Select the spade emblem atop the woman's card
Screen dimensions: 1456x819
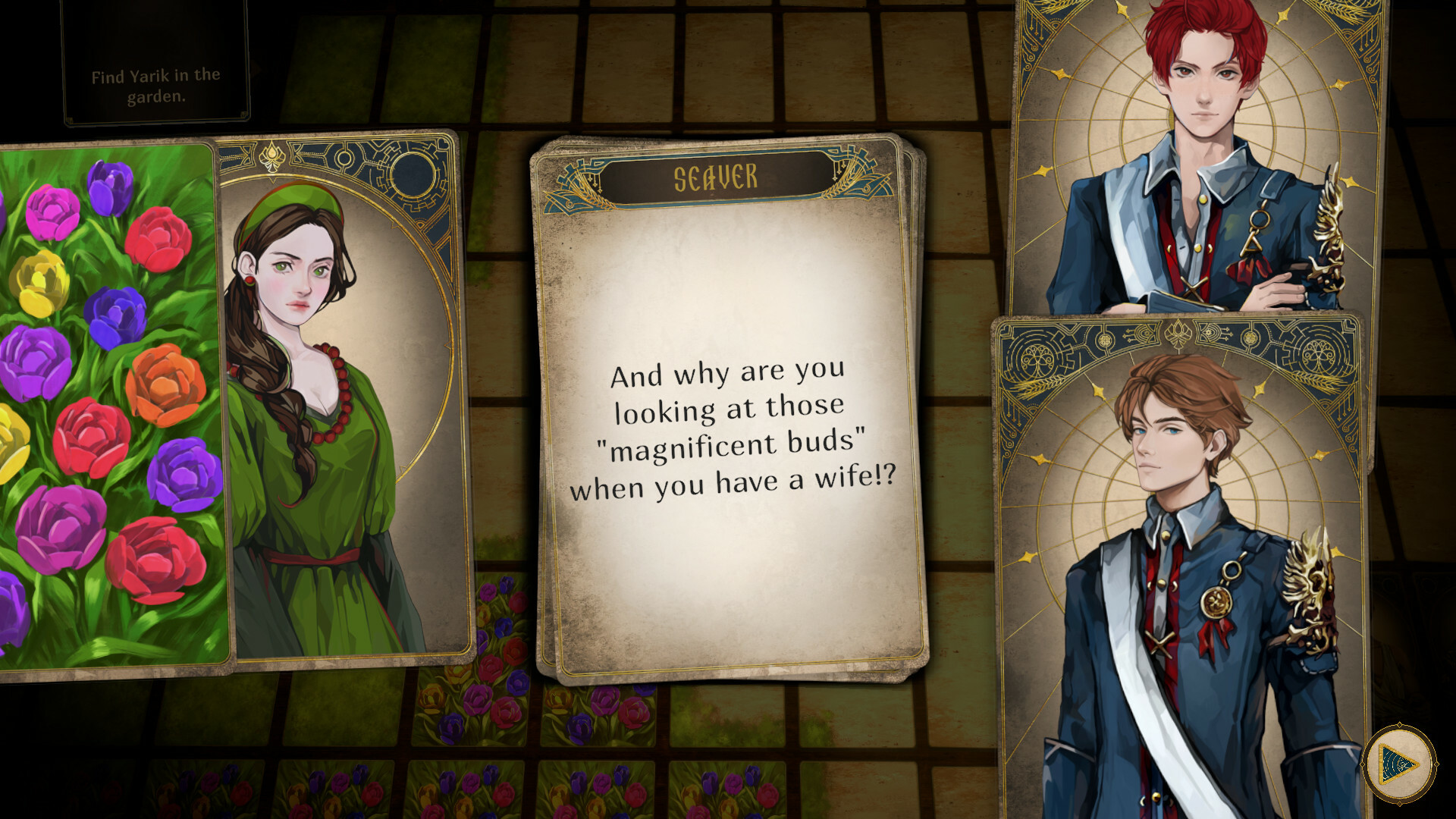tap(271, 157)
